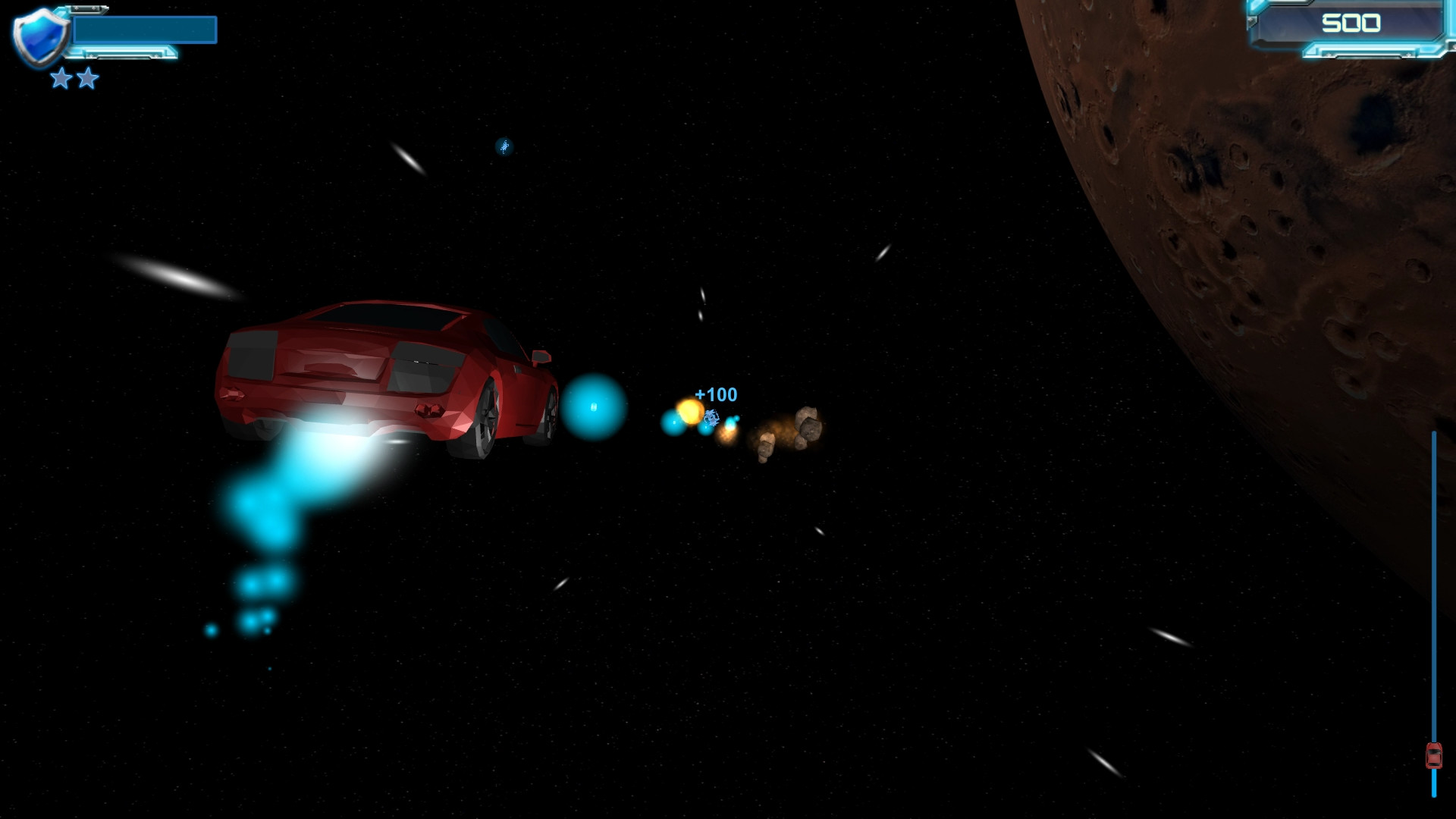Toggle the level progress track visibility
Image resolution: width=1456 pixels, height=819 pixels.
click(1433, 607)
